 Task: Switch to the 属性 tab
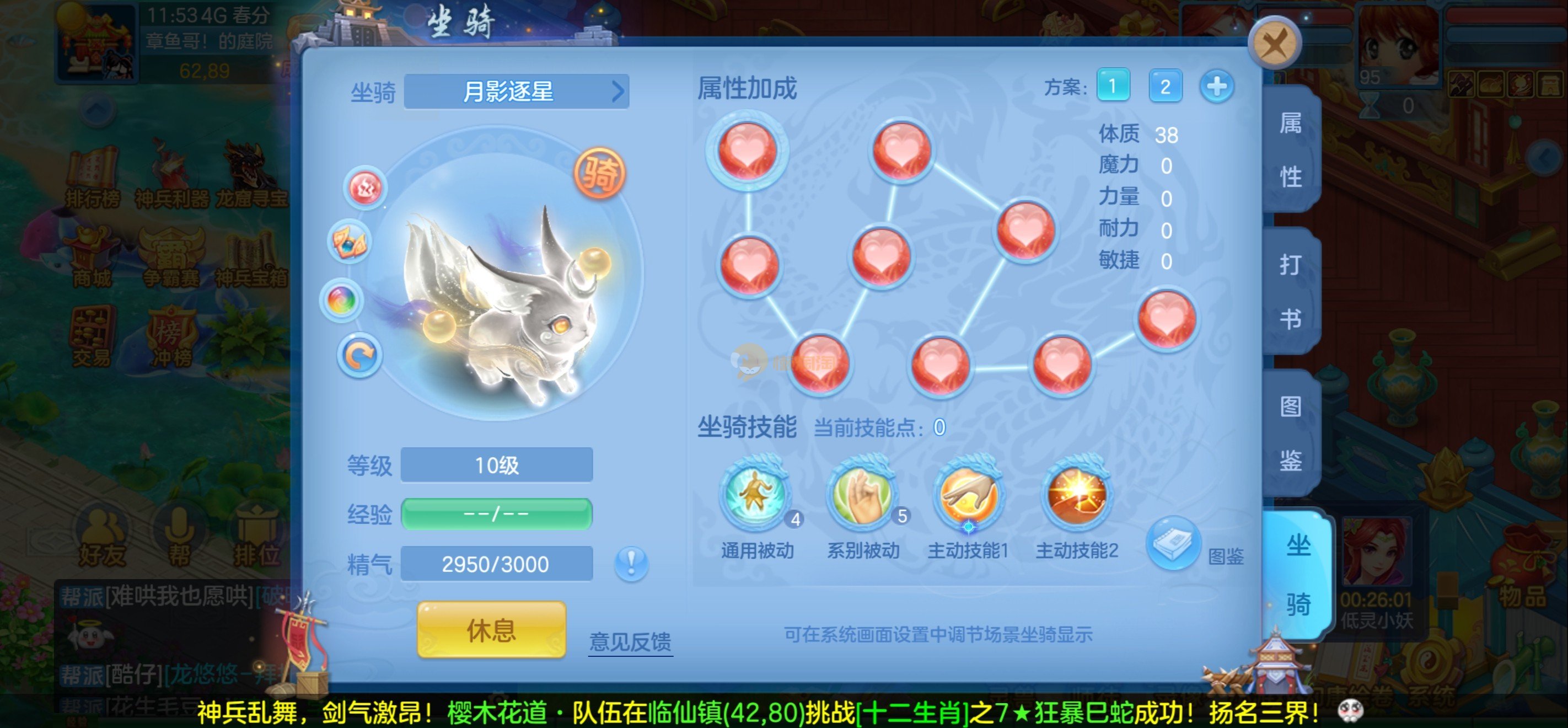[x=1291, y=150]
